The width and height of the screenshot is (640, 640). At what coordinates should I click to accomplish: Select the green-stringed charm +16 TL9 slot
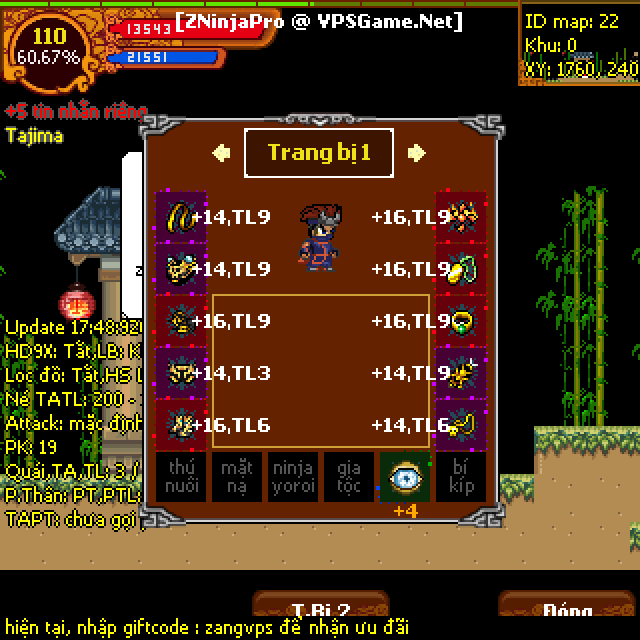click(461, 269)
